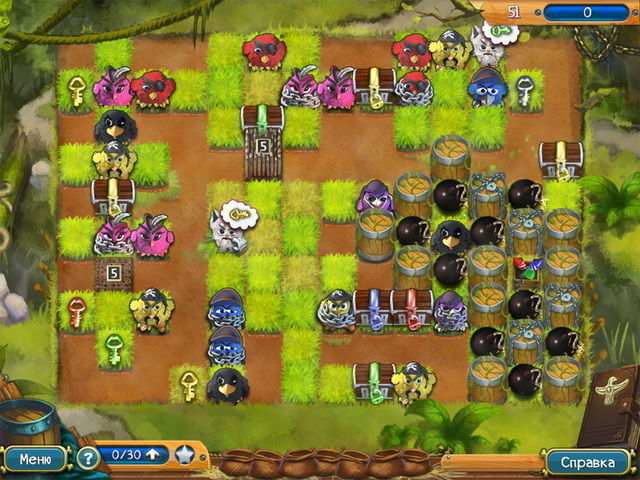Select the red key tile
The width and height of the screenshot is (640, 480).
(x=77, y=310)
